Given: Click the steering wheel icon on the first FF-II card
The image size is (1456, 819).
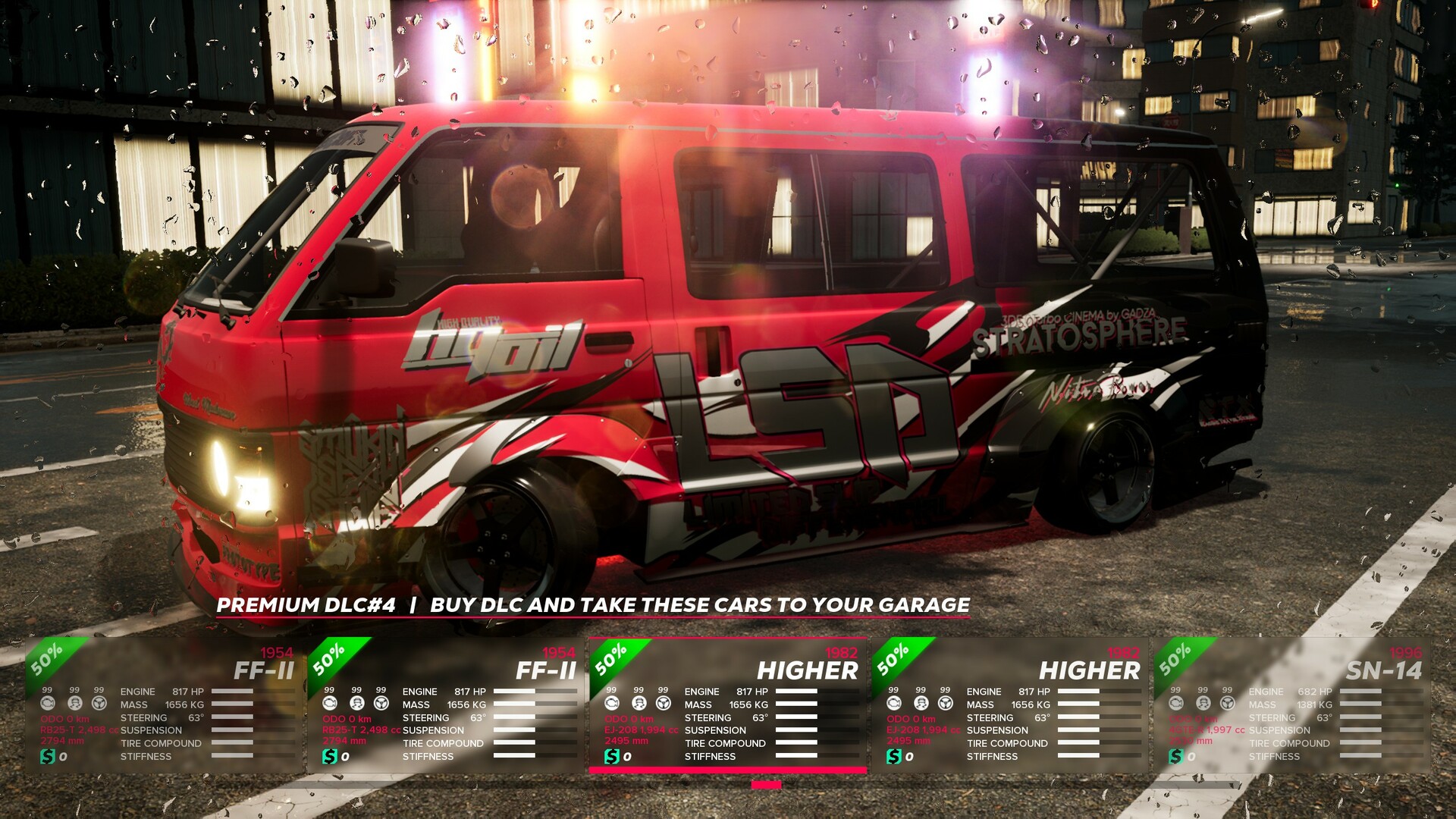Looking at the screenshot, I should click(x=99, y=704).
